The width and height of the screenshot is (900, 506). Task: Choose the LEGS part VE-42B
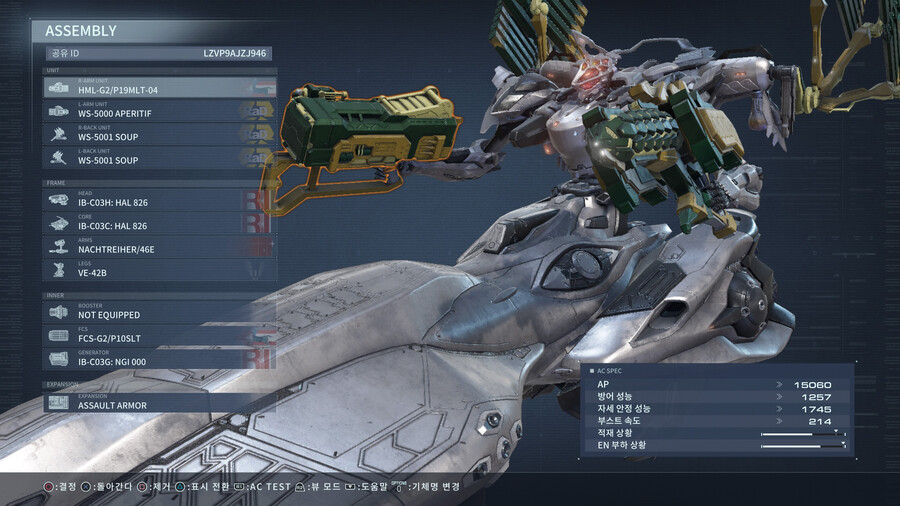(x=159, y=270)
